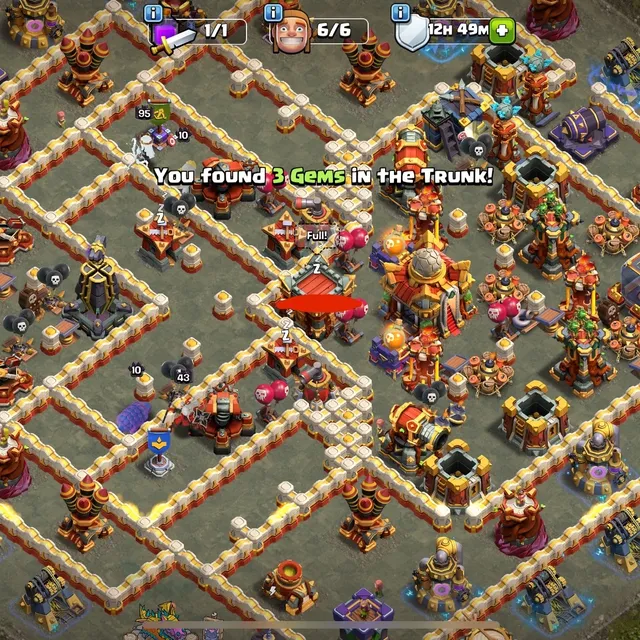Open info for the 1/1 sword counter

pyautogui.click(x=153, y=13)
